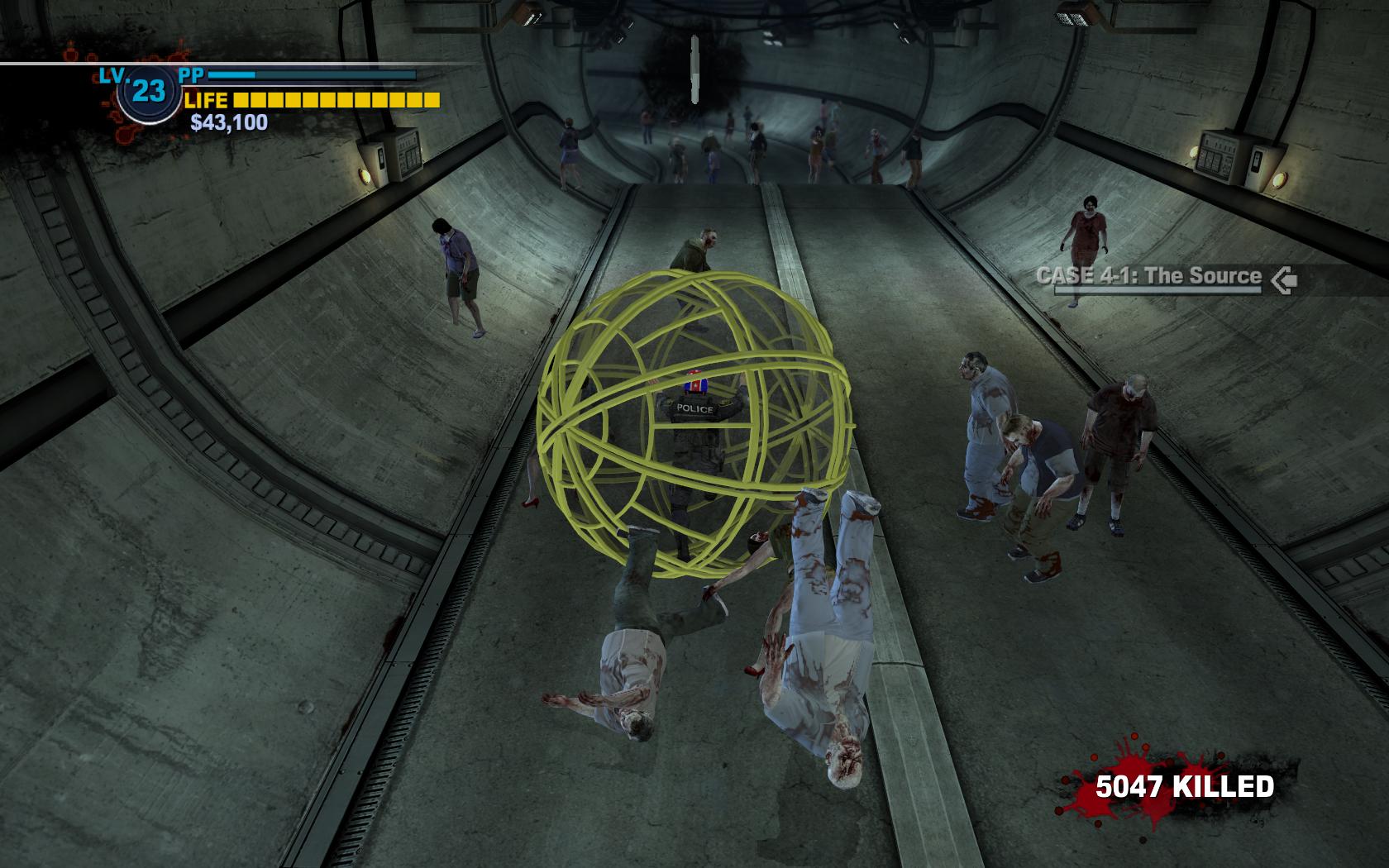This screenshot has height=868, width=1389.
Task: Click the level 23 badge
Action: click(x=148, y=92)
